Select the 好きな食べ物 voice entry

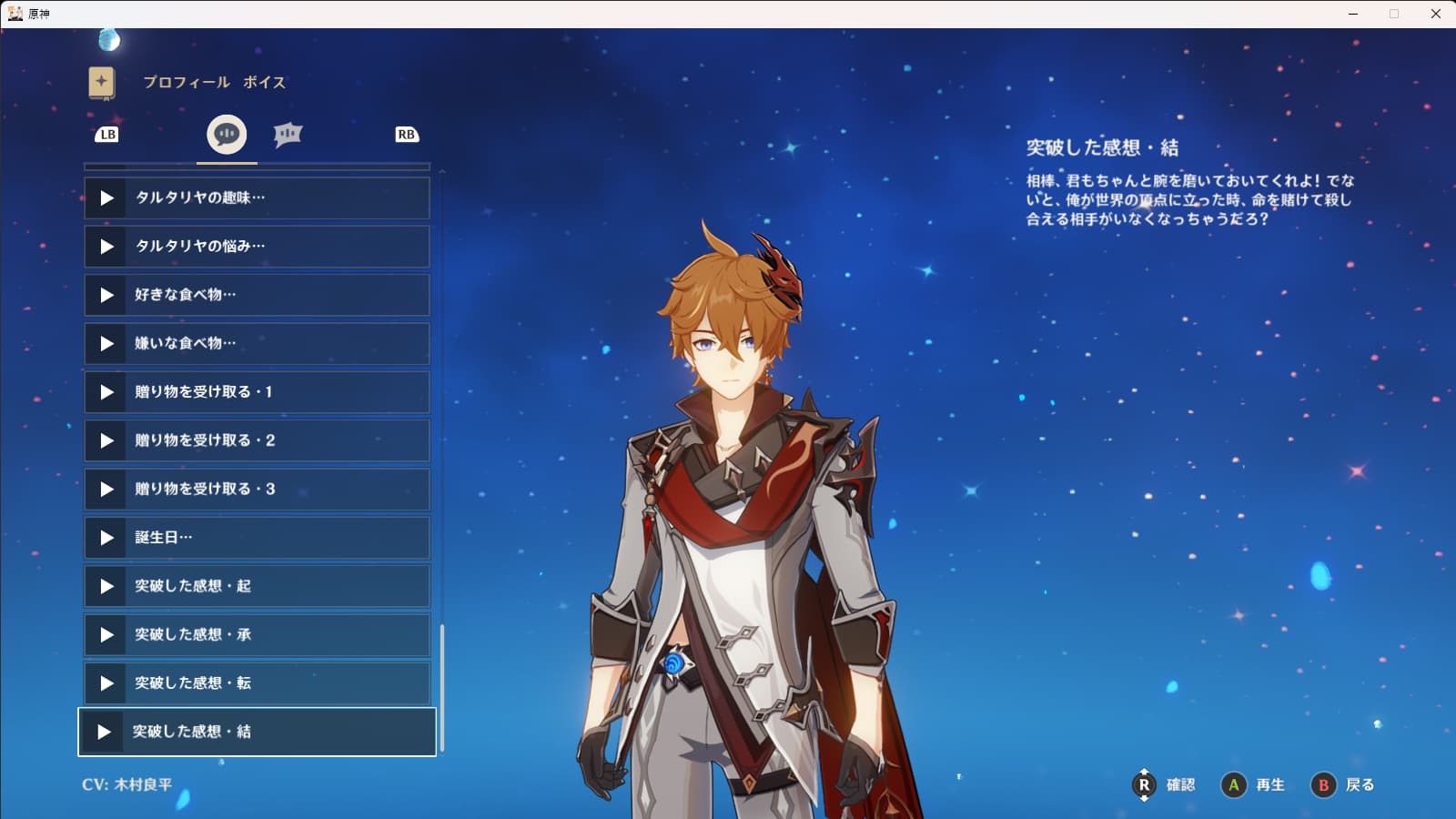coord(257,295)
